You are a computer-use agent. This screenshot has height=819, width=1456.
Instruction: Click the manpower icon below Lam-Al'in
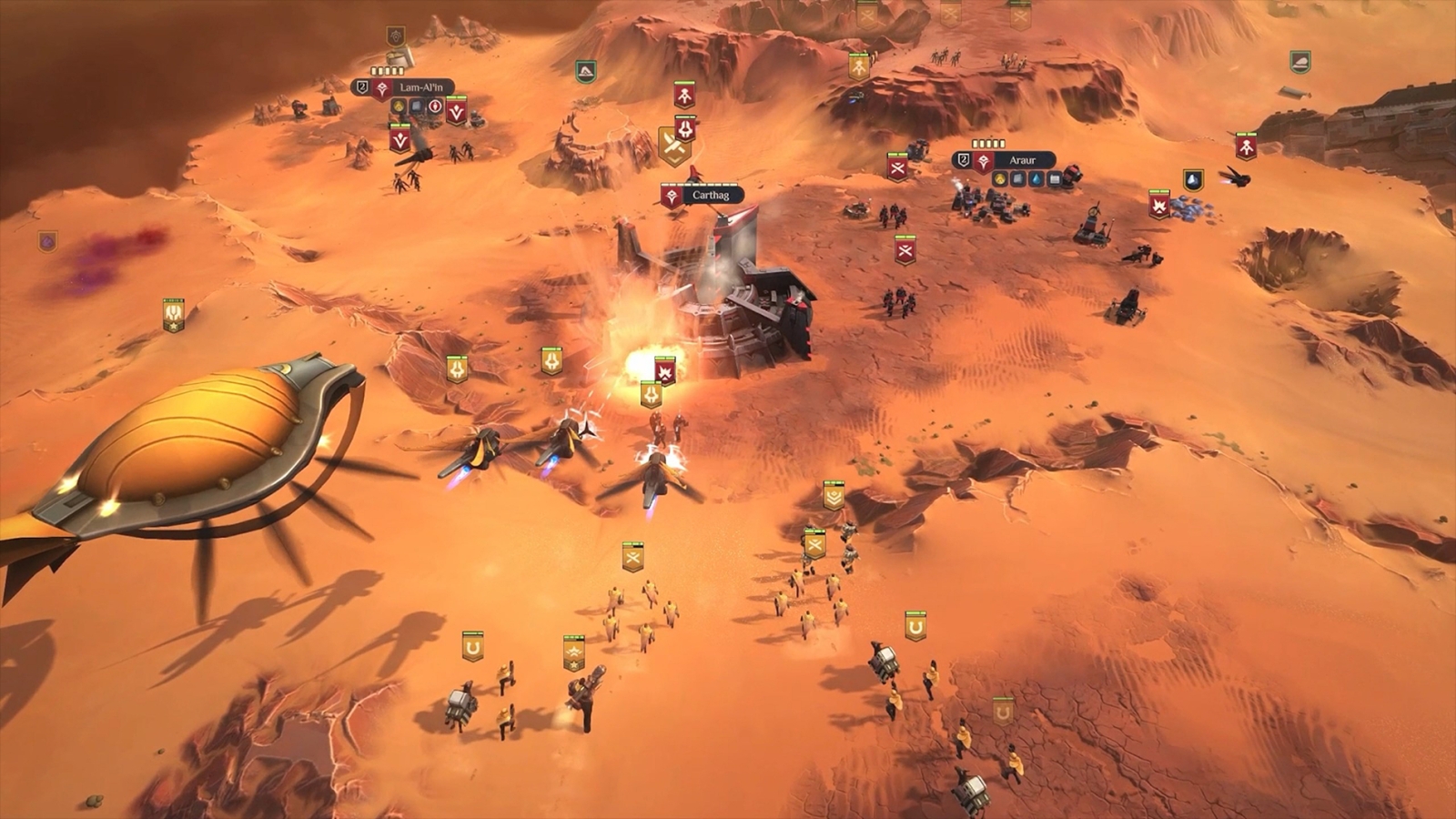(x=435, y=106)
